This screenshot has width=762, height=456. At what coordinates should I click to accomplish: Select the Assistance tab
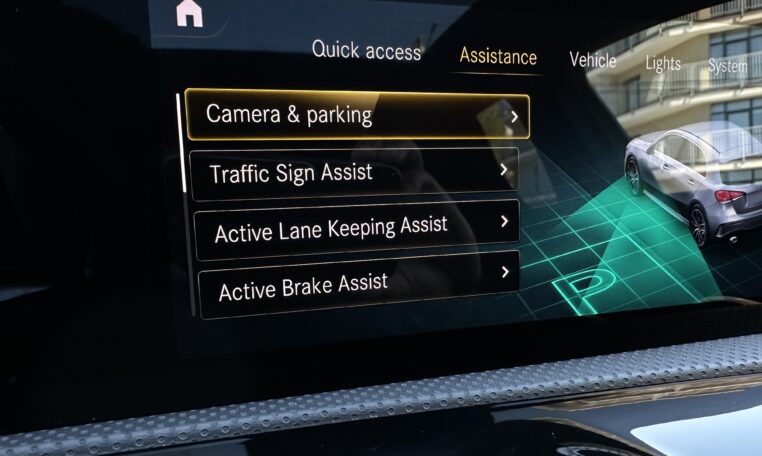pyautogui.click(x=498, y=57)
